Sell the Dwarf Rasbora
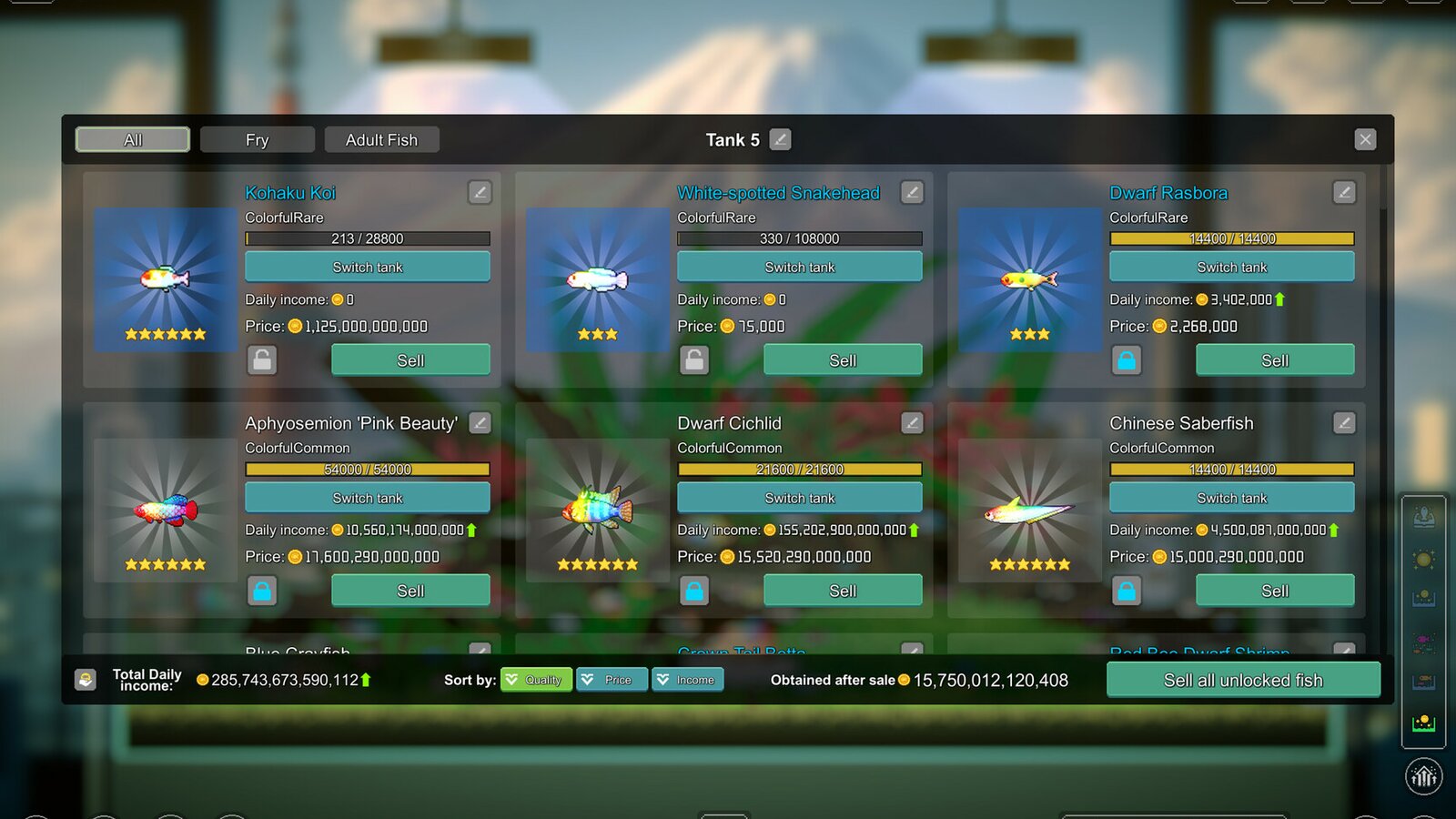The image size is (1456, 819). pyautogui.click(x=1274, y=360)
